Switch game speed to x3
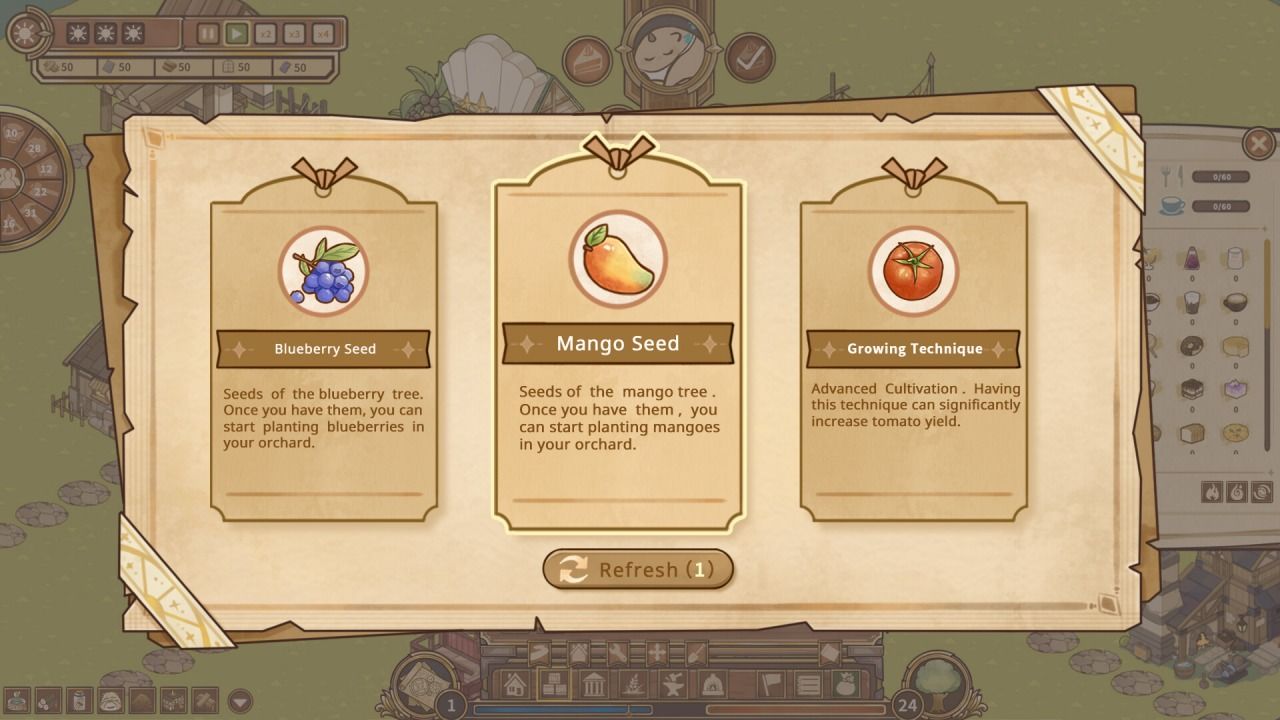Image resolution: width=1280 pixels, height=720 pixels. pos(294,34)
